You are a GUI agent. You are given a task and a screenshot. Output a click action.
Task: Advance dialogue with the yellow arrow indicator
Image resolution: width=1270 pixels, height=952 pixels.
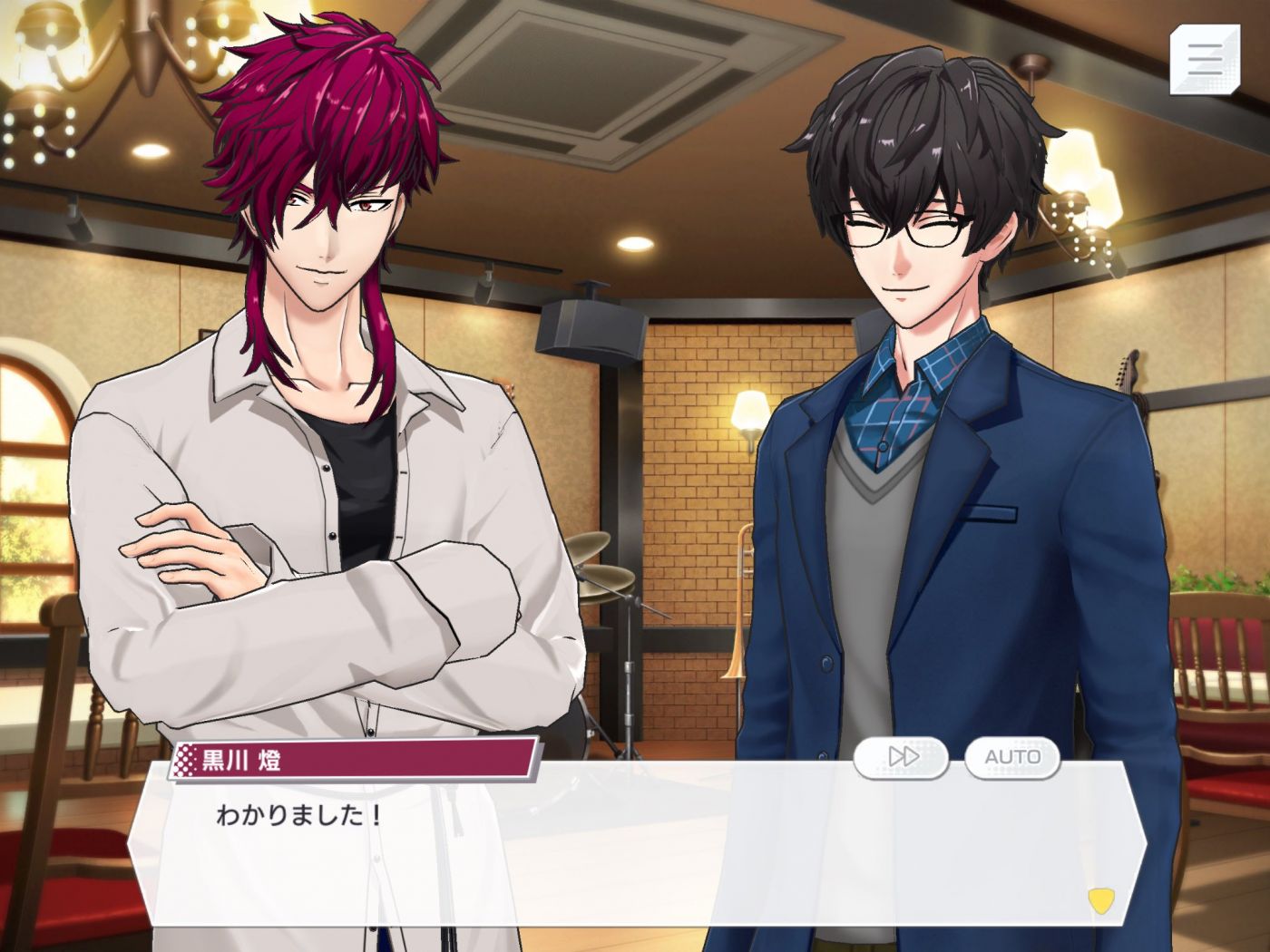[x=1100, y=900]
